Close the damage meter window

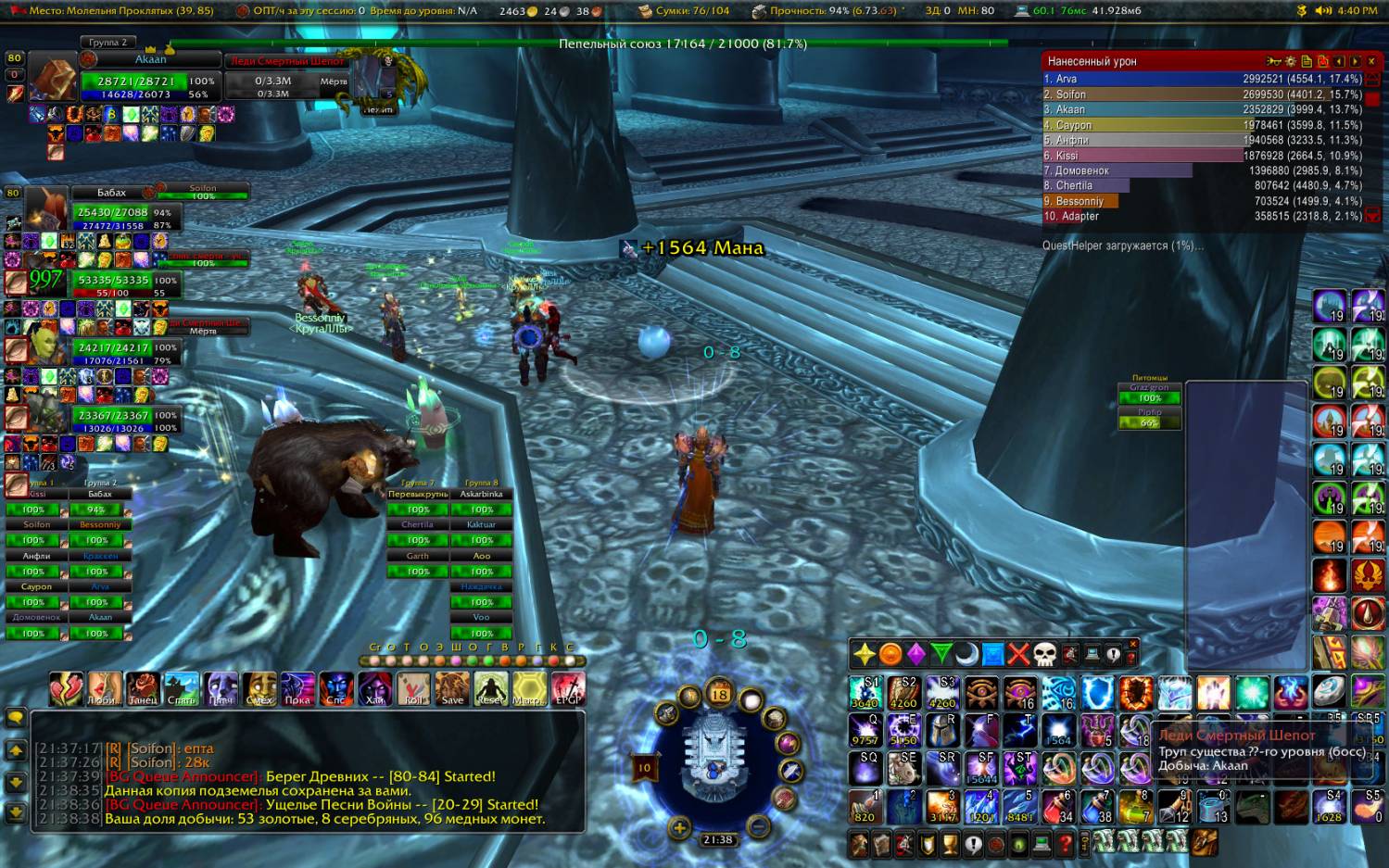(x=1371, y=61)
